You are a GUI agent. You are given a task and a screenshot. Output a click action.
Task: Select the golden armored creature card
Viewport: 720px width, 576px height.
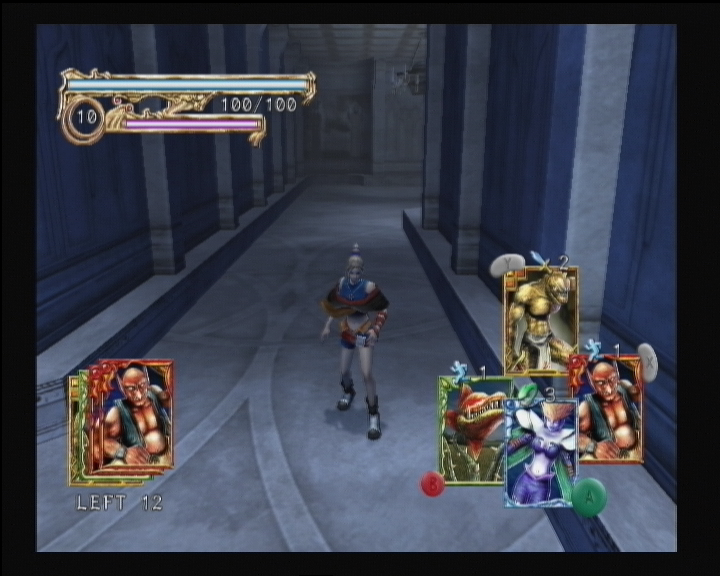(540, 318)
